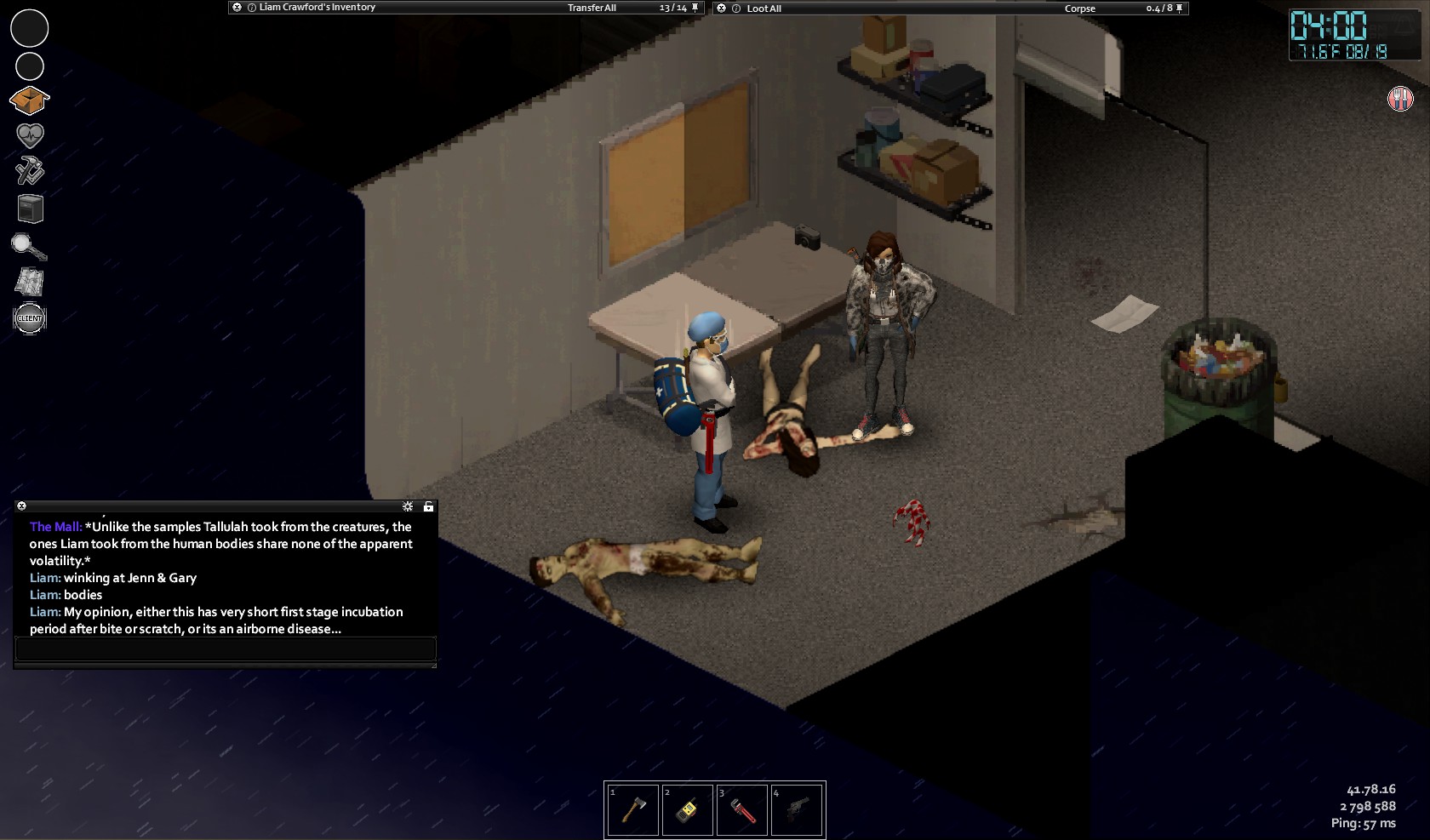
Task: Close the chat window
Action: click(22, 506)
